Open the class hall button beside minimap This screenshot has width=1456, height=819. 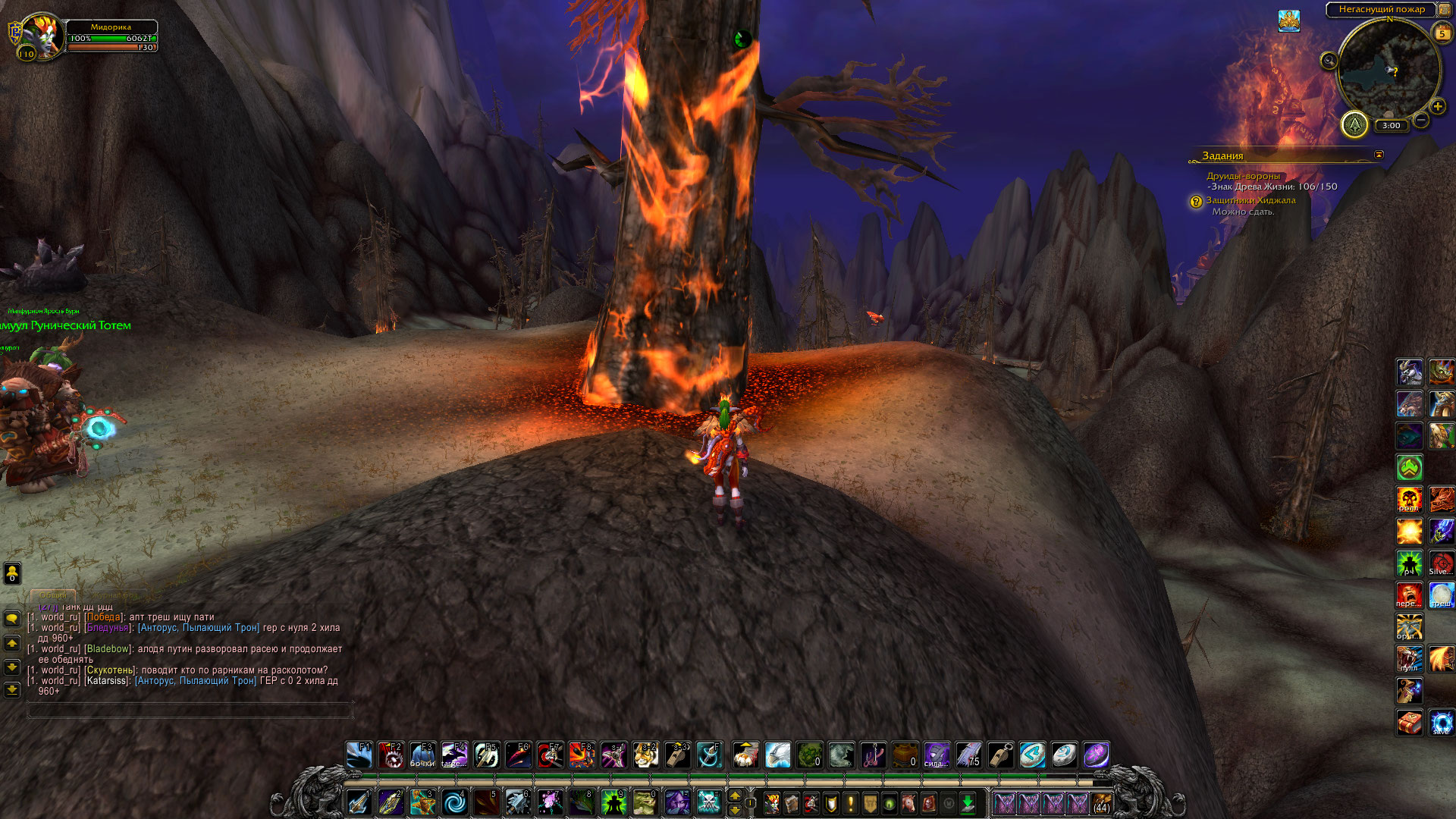tap(1354, 124)
